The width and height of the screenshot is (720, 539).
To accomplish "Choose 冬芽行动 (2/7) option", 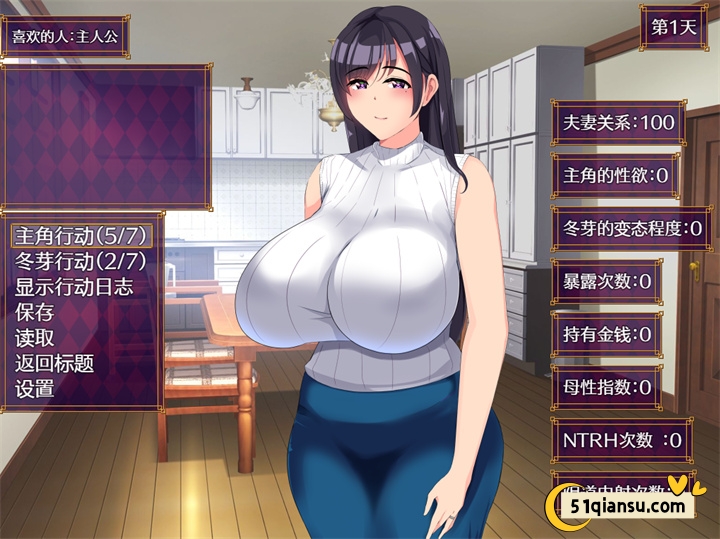I will pyautogui.click(x=81, y=261).
